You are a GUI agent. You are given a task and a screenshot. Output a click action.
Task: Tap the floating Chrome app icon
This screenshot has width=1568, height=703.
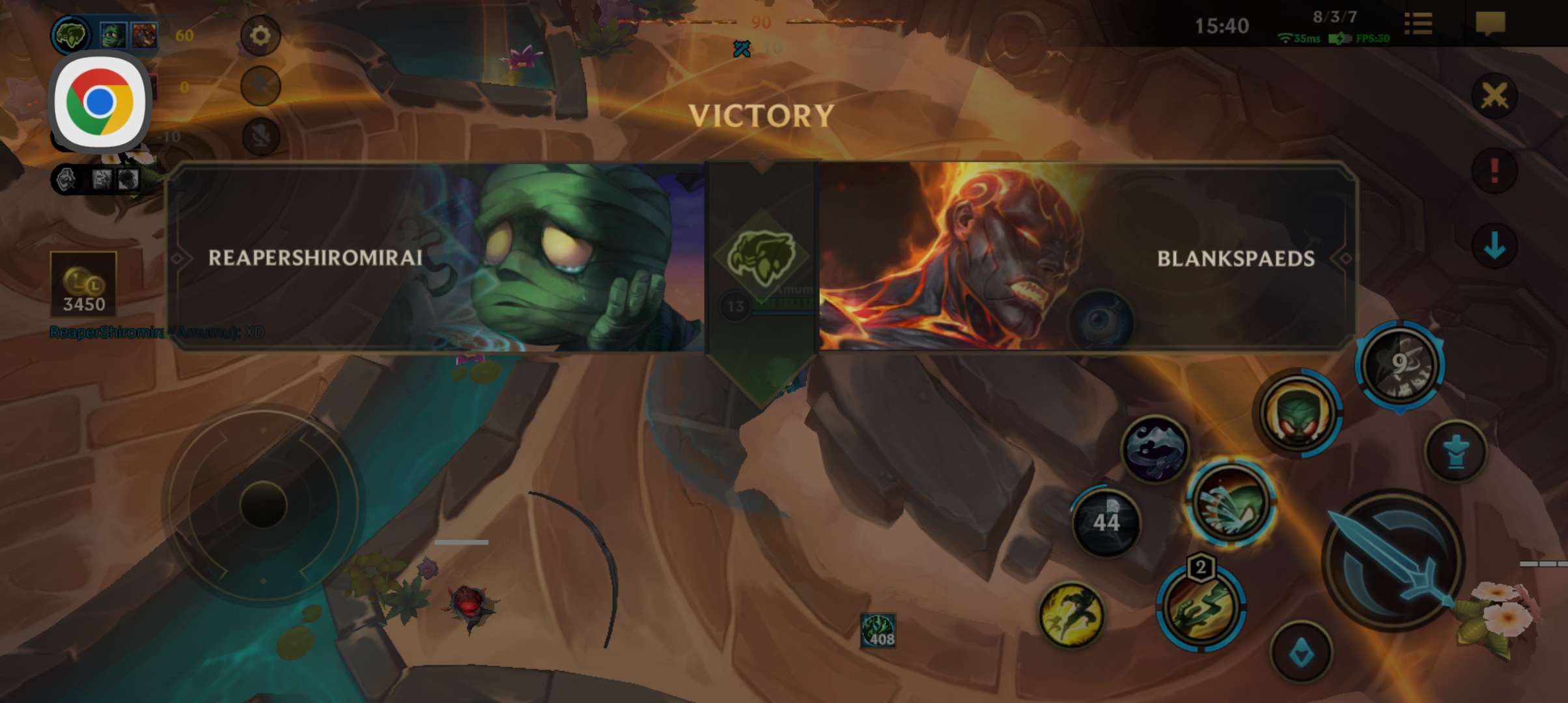(x=100, y=103)
